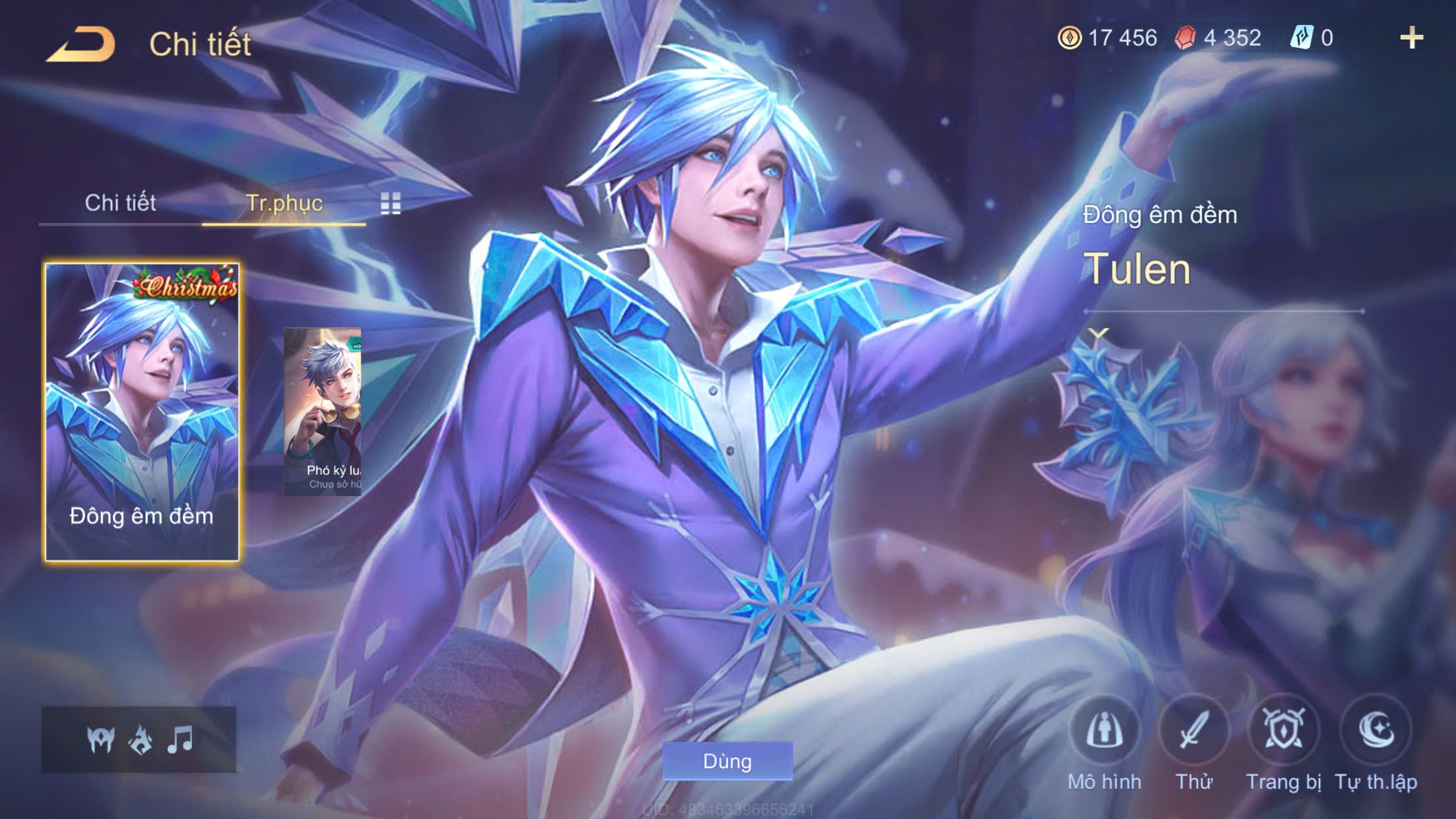
Task: Add currency with the plus button
Action: (x=1411, y=38)
